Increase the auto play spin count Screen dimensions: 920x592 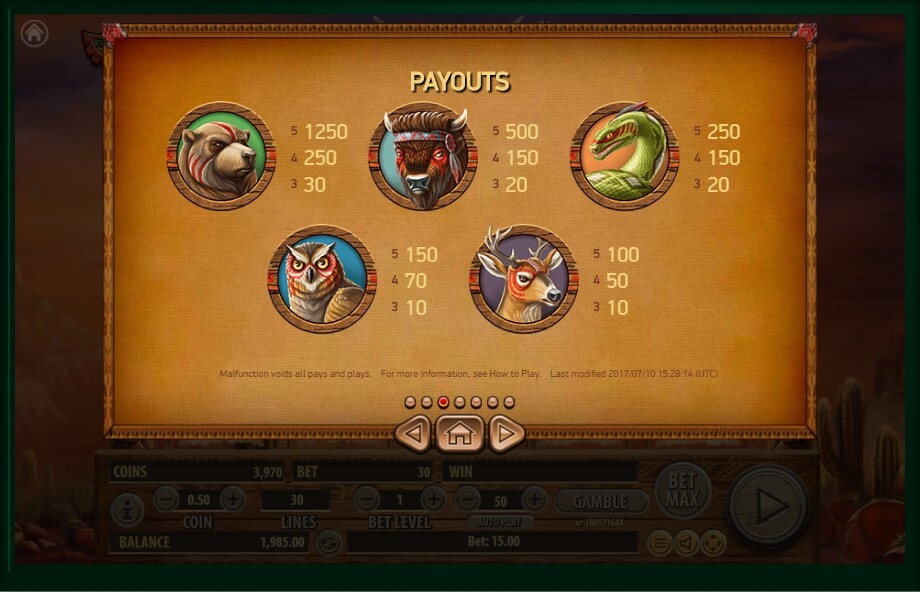[x=534, y=499]
